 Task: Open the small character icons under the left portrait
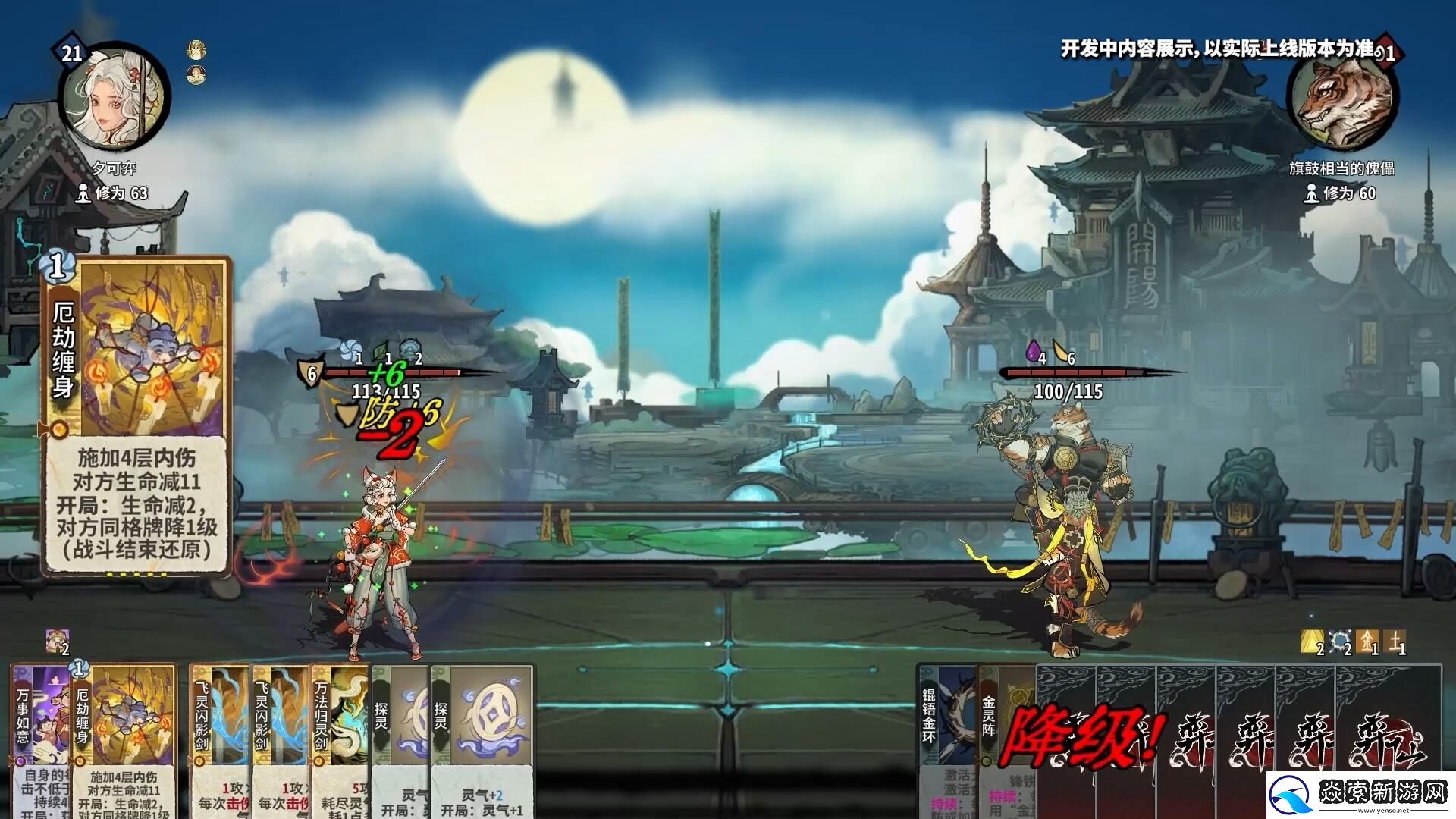click(196, 61)
